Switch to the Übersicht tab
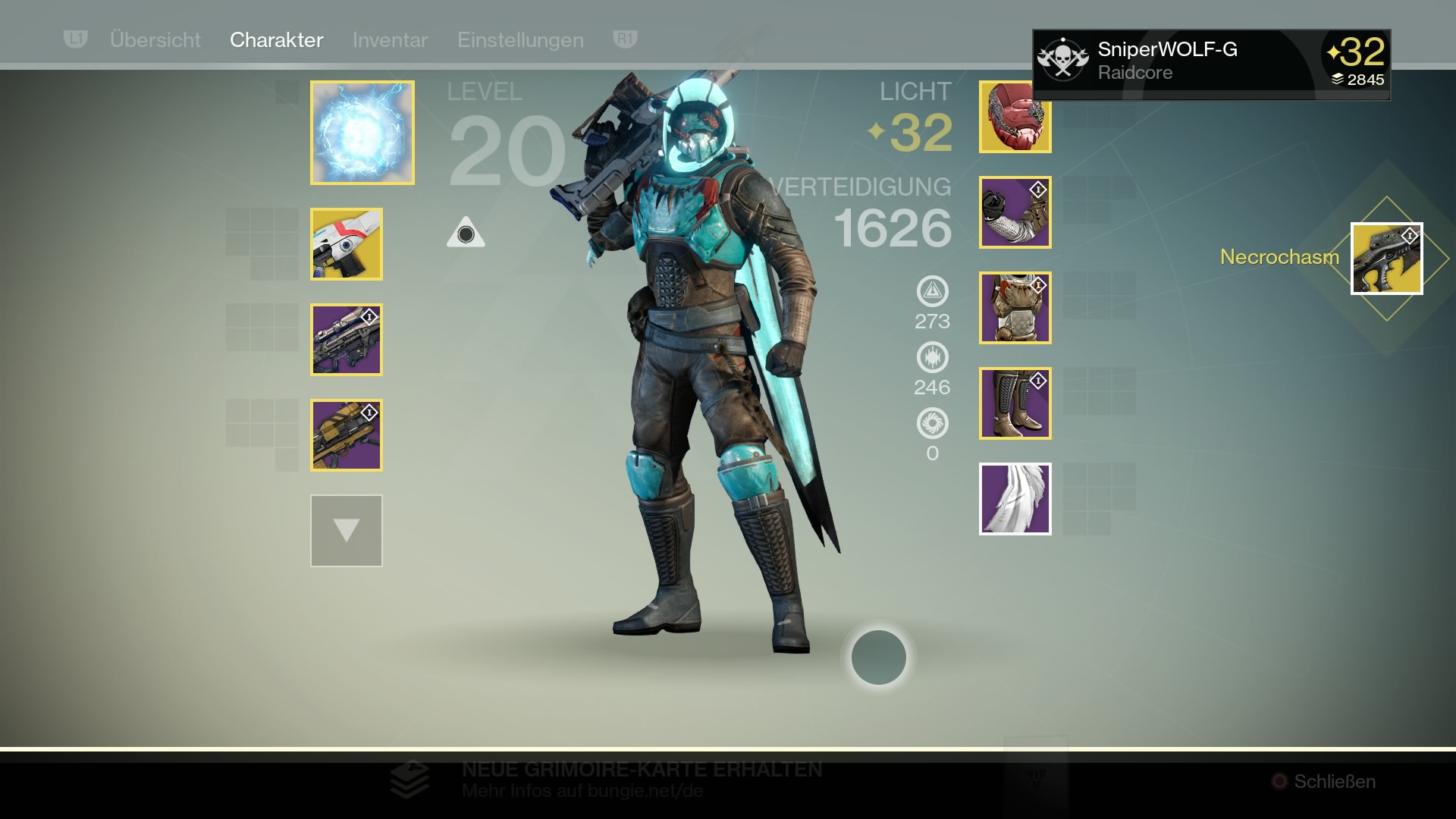1456x819 pixels. pos(155,39)
